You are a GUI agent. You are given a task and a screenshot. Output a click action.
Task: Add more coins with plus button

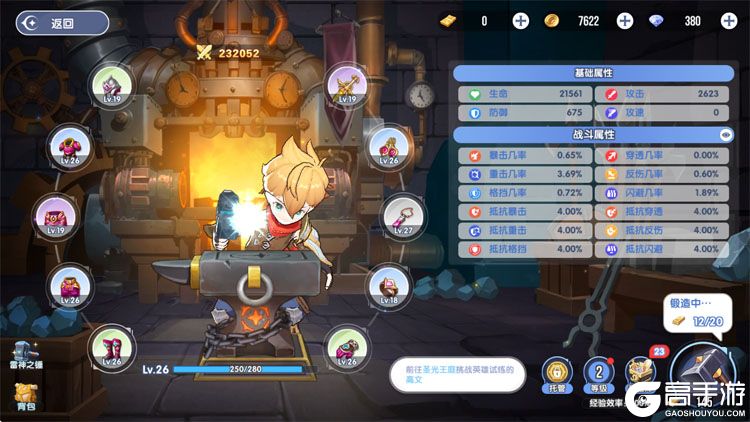[x=625, y=21]
